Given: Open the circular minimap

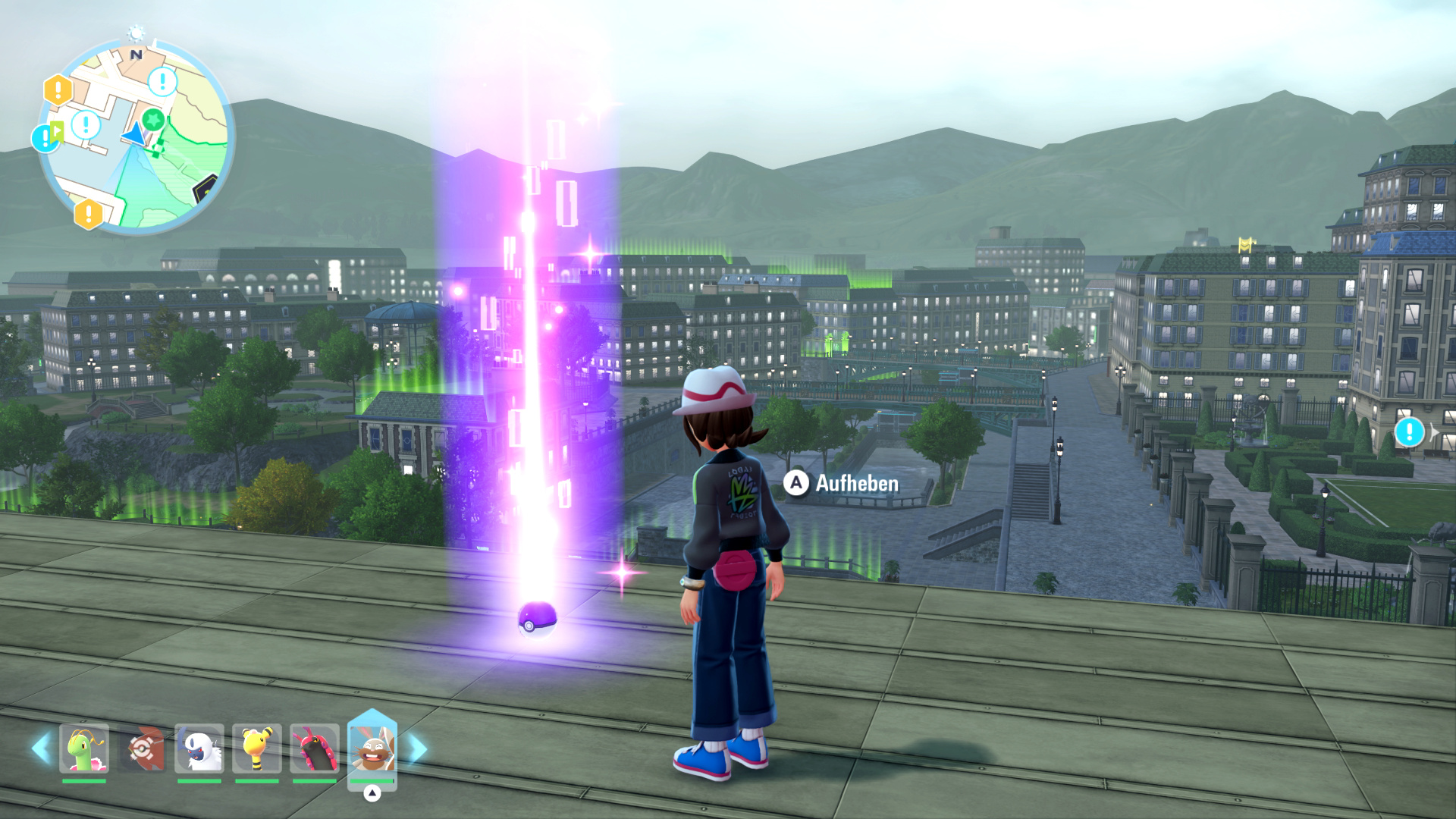Looking at the screenshot, I should pos(136,136).
